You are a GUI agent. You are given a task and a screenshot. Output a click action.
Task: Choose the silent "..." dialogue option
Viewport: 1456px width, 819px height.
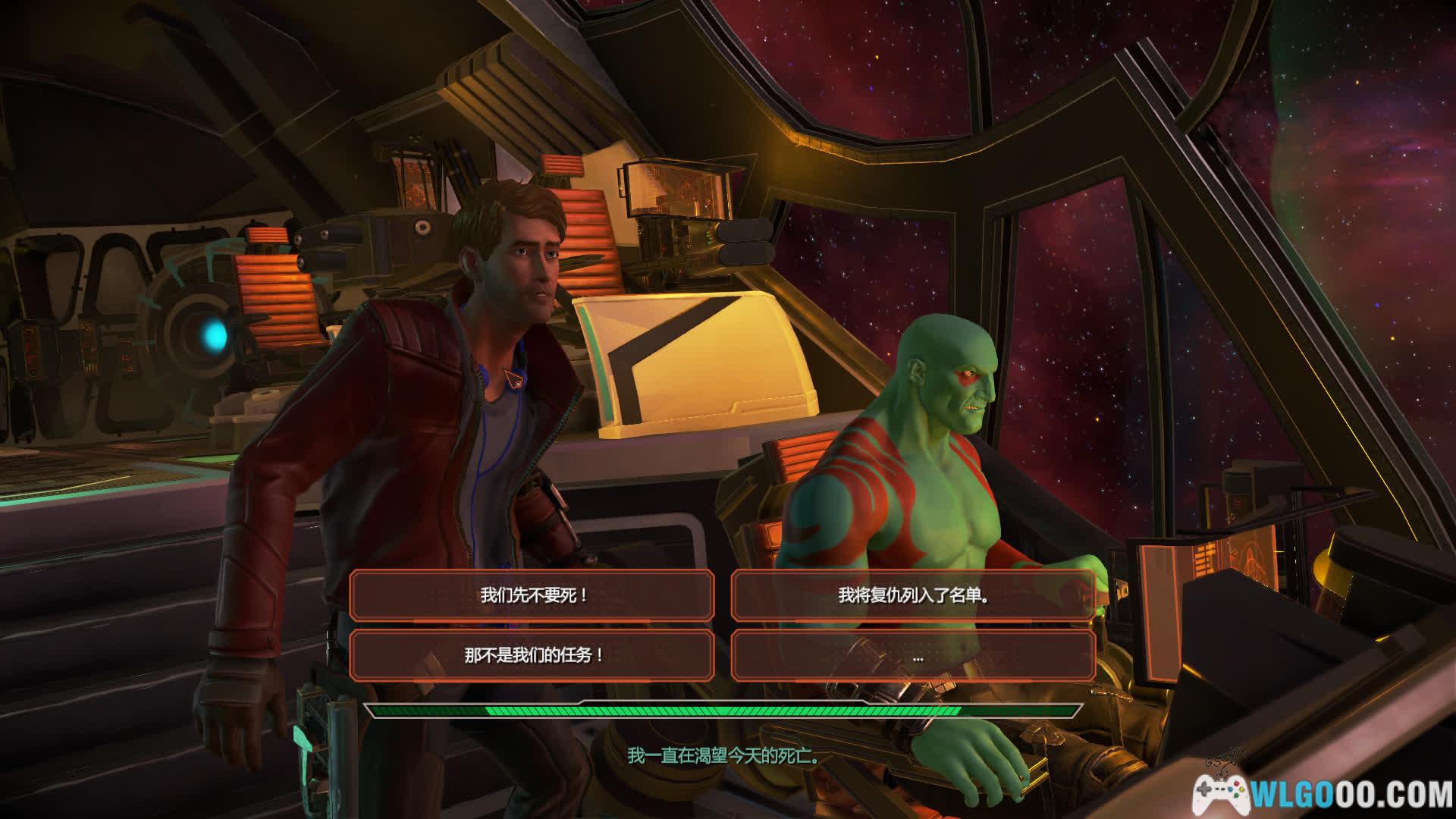(x=913, y=655)
